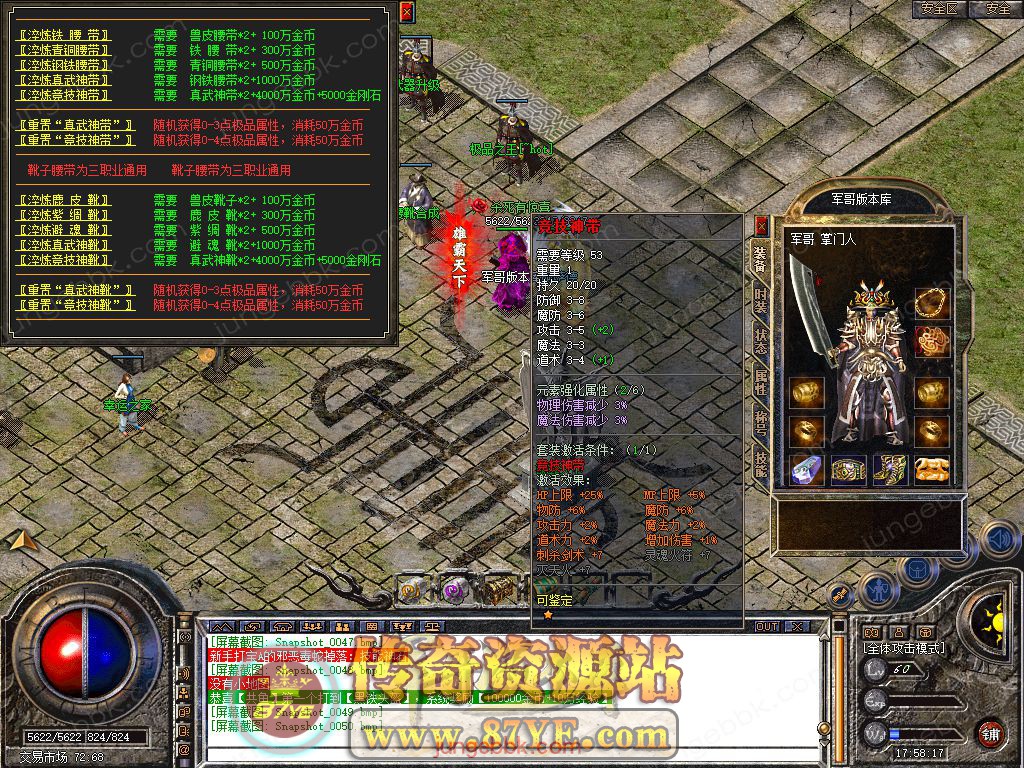
Task: Choose the 淬炼避魂靴 refine option
Action: [x=65, y=231]
